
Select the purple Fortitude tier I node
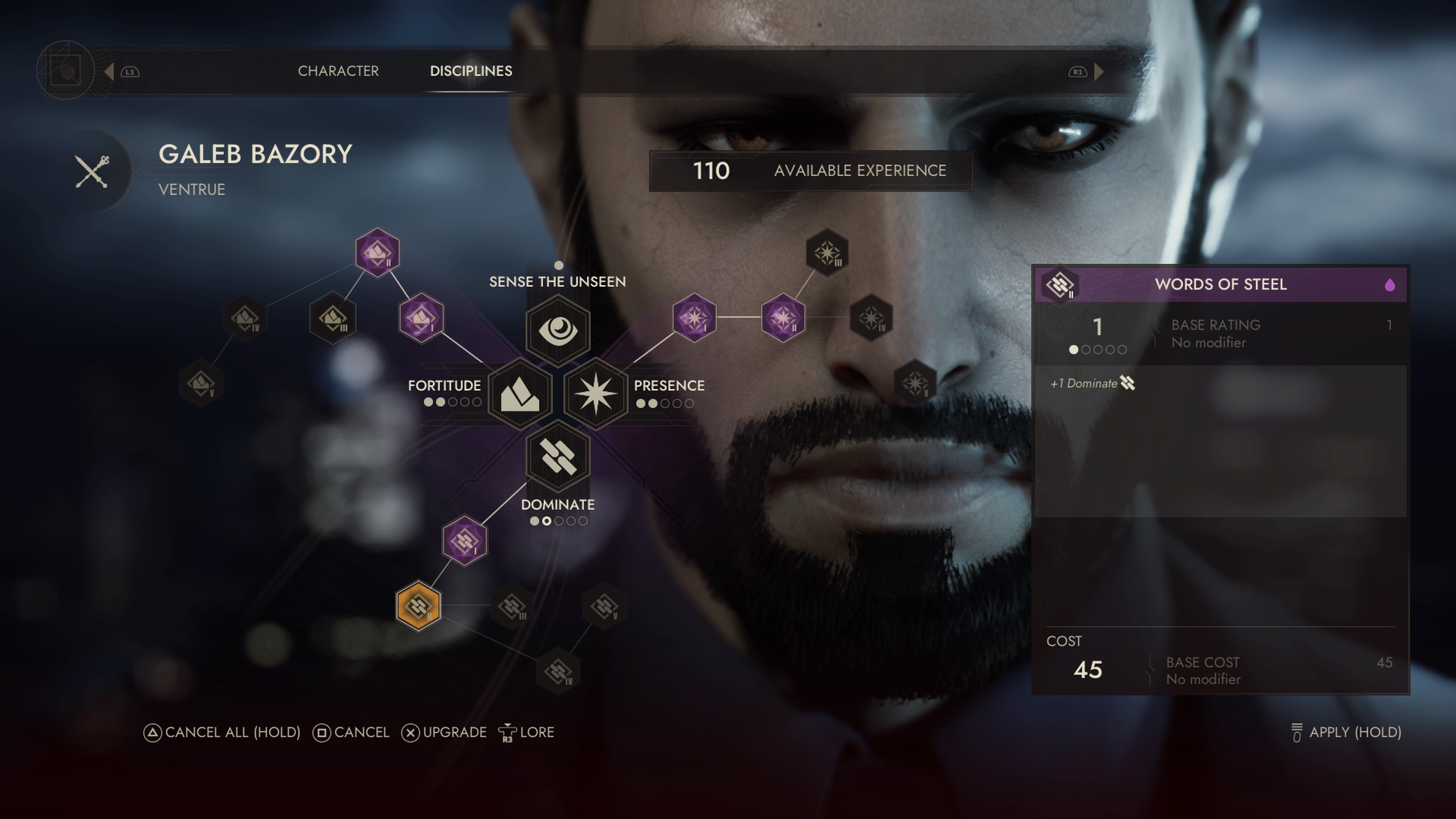pos(421,318)
